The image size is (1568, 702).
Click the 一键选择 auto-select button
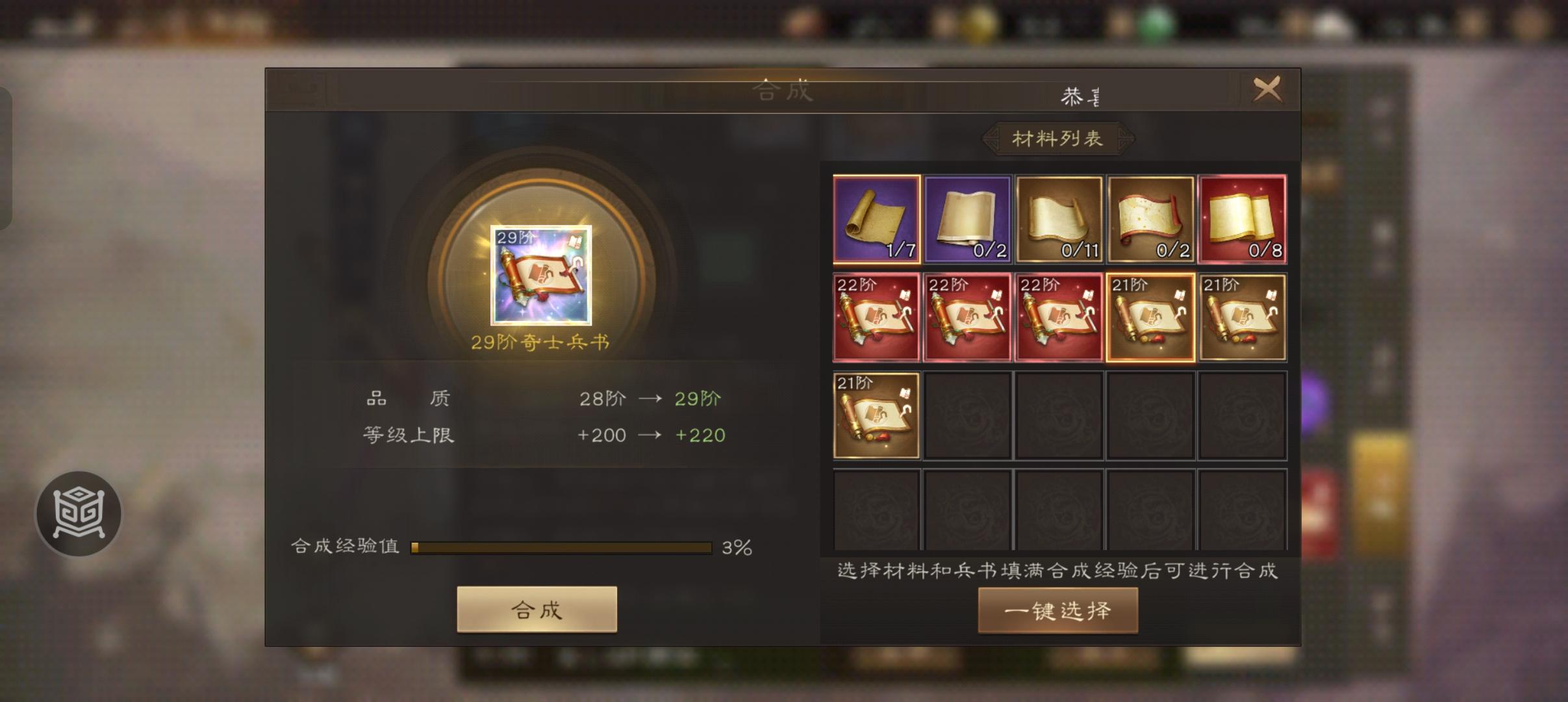click(x=1057, y=612)
